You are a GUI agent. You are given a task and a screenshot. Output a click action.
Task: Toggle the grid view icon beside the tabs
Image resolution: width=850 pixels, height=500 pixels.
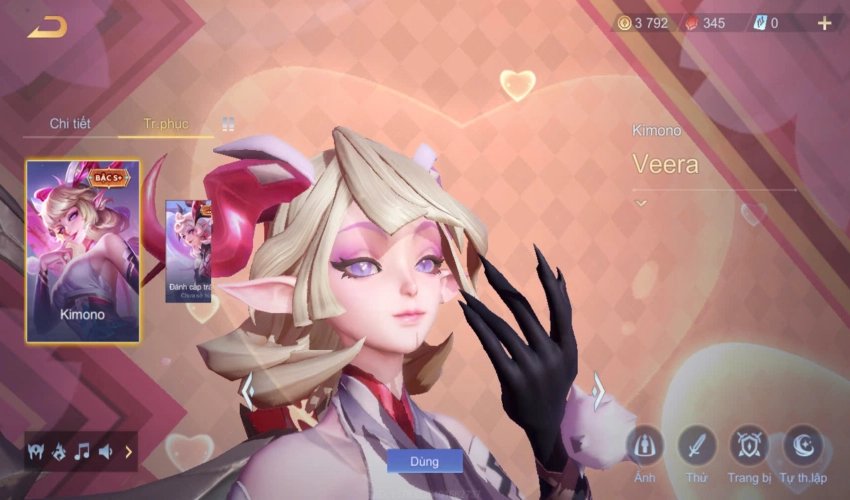pos(228,125)
